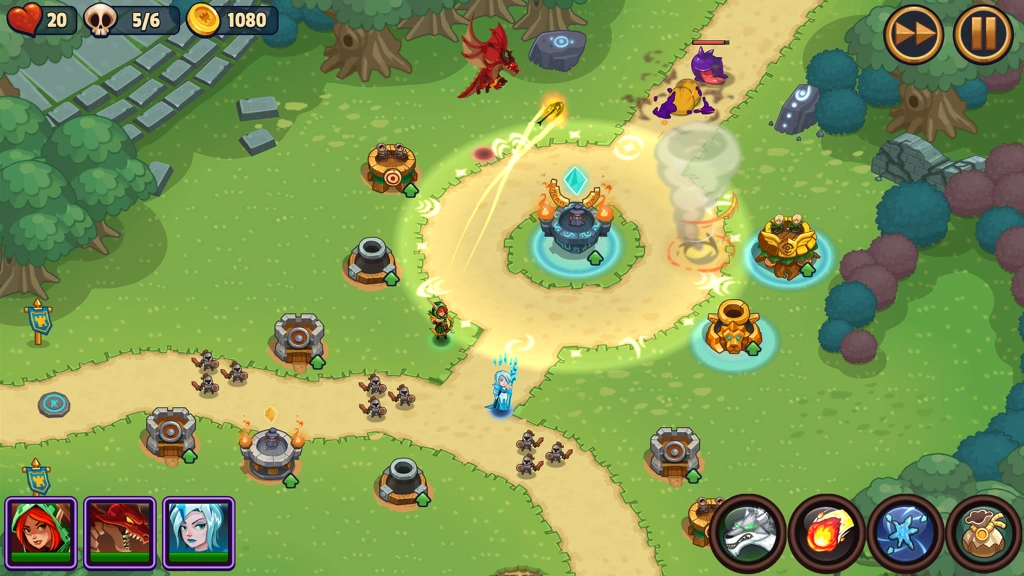
Task: Activate the wolf summon ability
Action: 748,532
